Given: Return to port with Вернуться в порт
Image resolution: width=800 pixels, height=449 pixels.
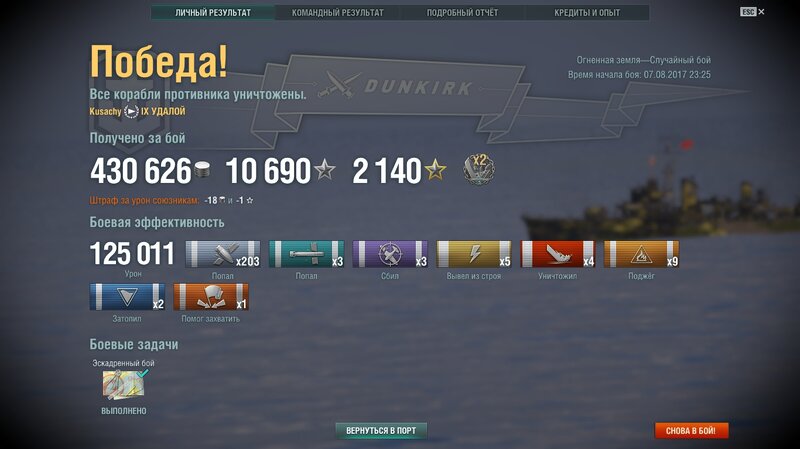Looking at the screenshot, I should (x=381, y=431).
